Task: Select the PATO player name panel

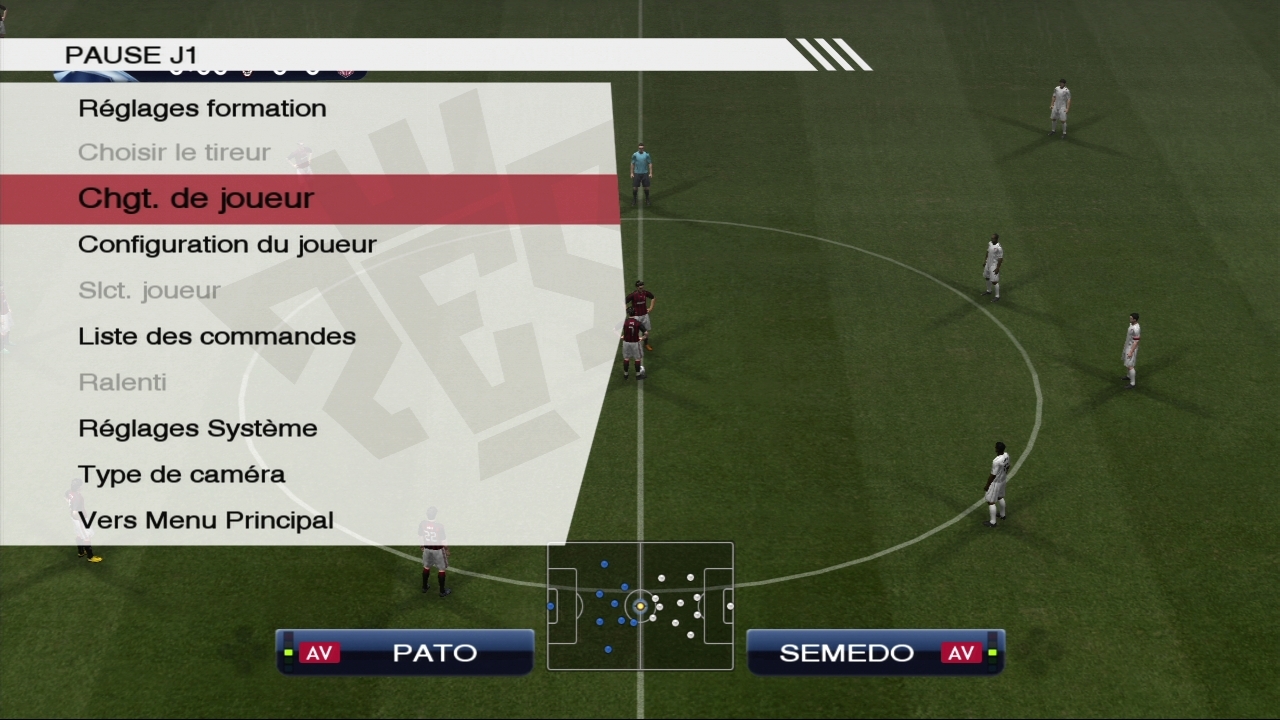Action: point(405,652)
